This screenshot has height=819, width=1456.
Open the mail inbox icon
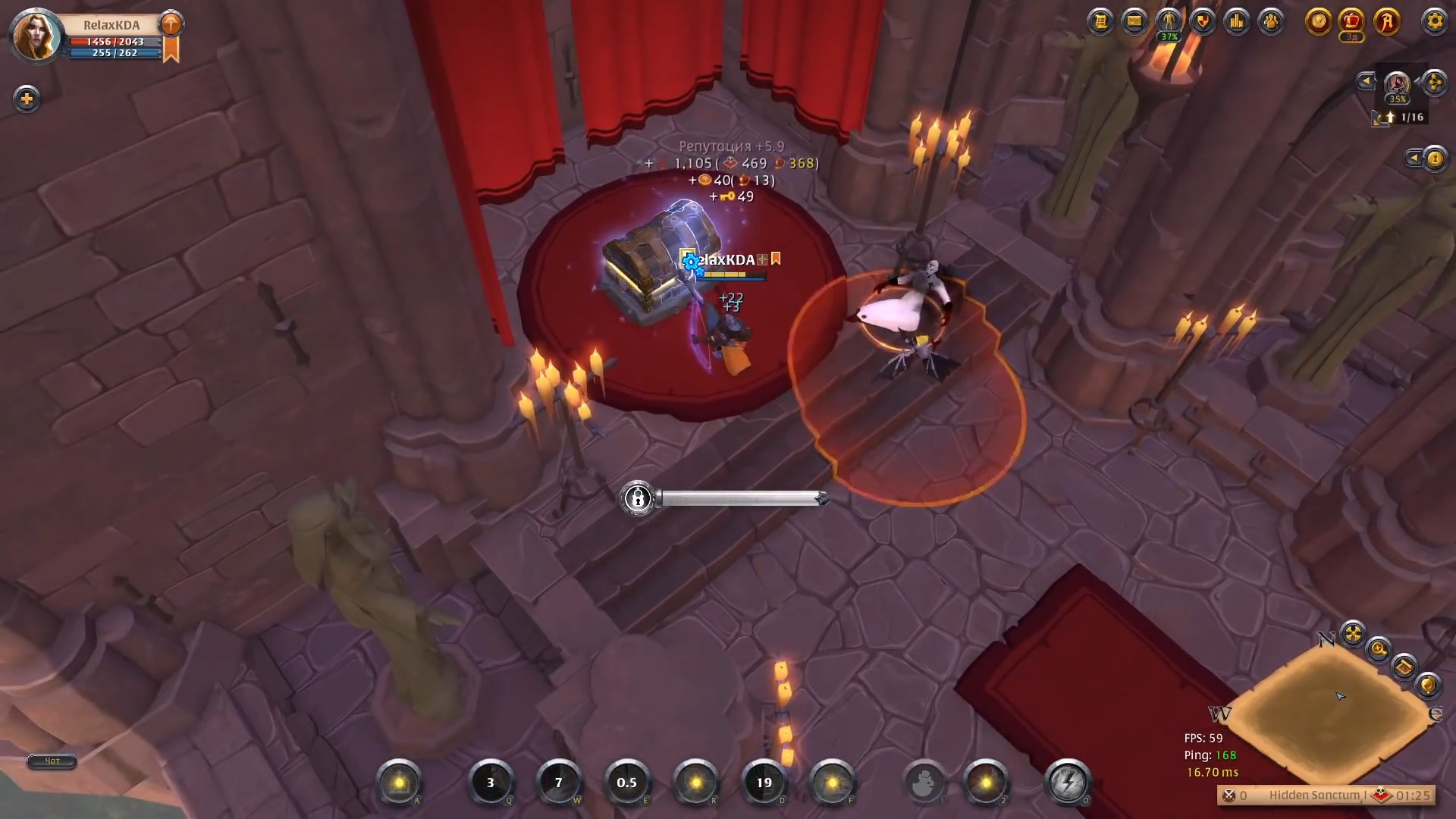click(1134, 21)
